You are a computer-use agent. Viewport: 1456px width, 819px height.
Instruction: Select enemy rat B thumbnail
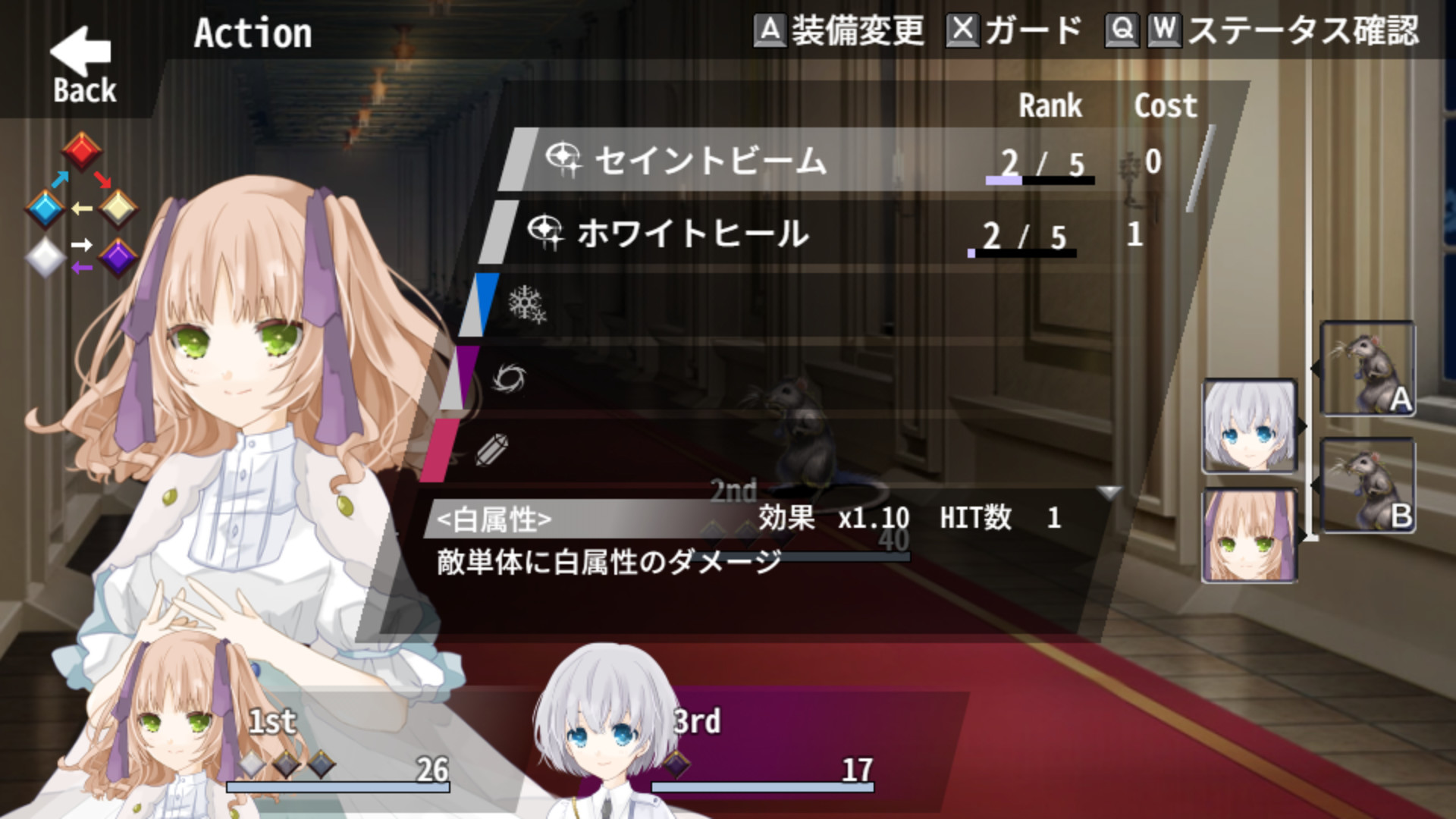coord(1369,483)
